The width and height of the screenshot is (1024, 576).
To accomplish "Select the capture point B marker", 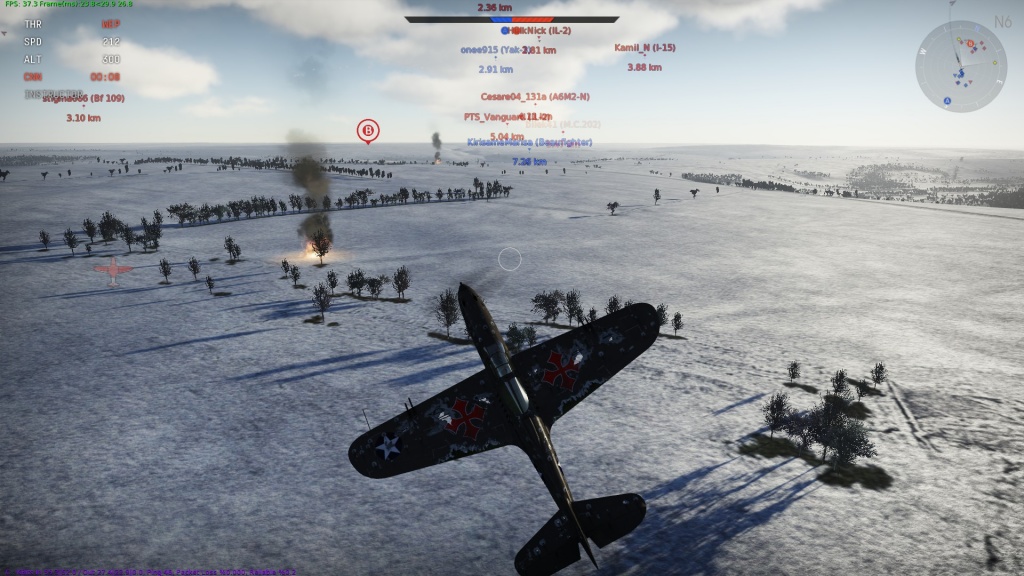I will pos(368,130).
